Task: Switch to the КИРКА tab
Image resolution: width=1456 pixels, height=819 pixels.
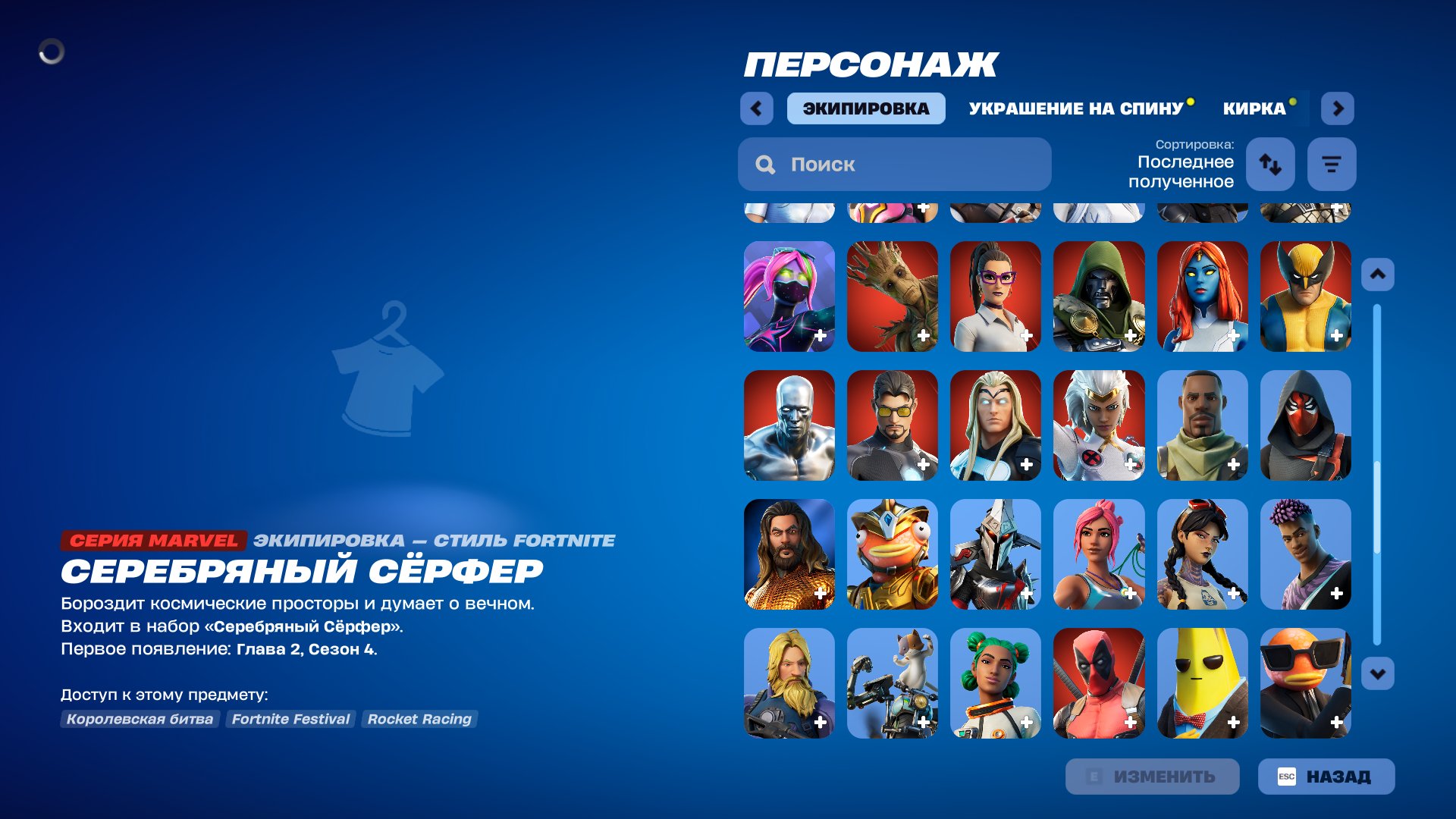Action: point(1255,108)
